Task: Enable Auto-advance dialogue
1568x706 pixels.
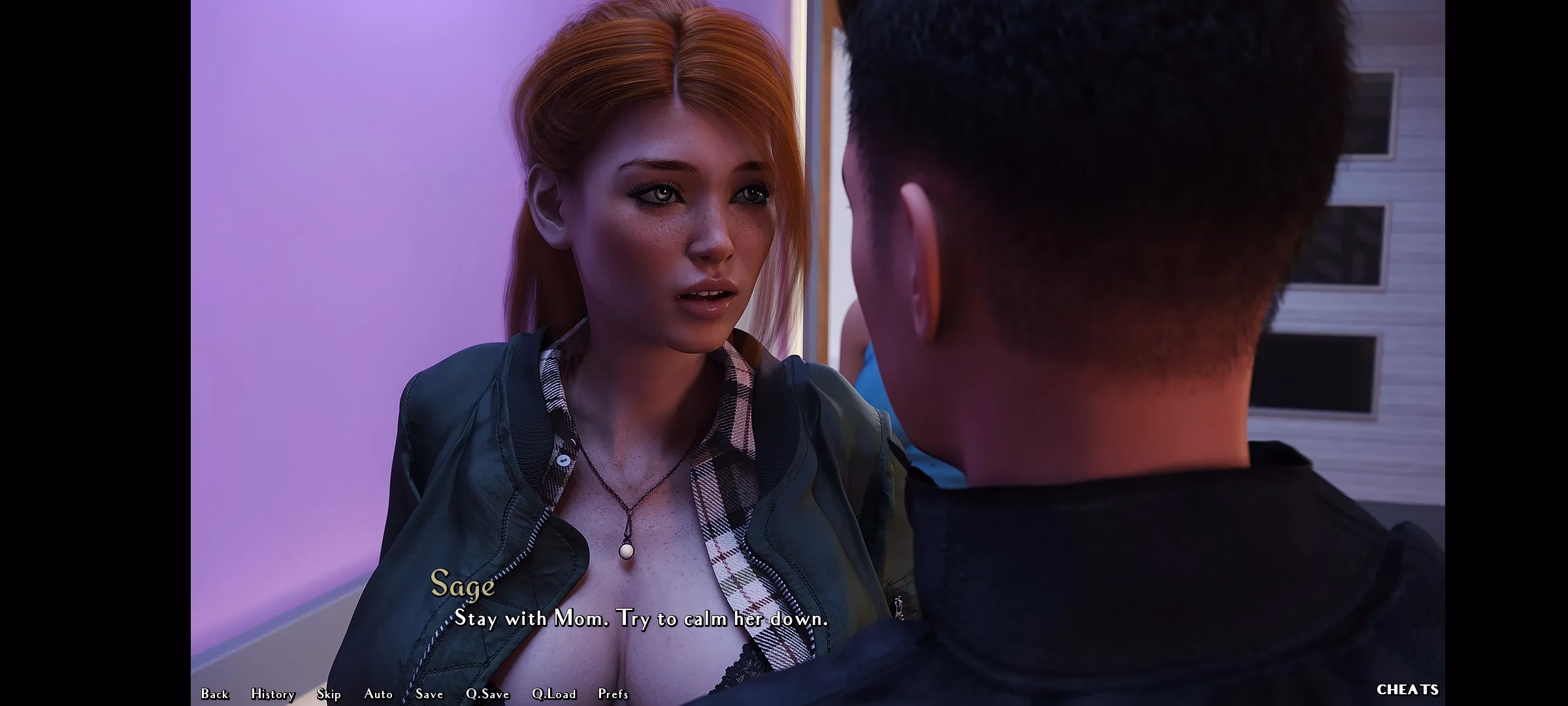Action: point(378,694)
